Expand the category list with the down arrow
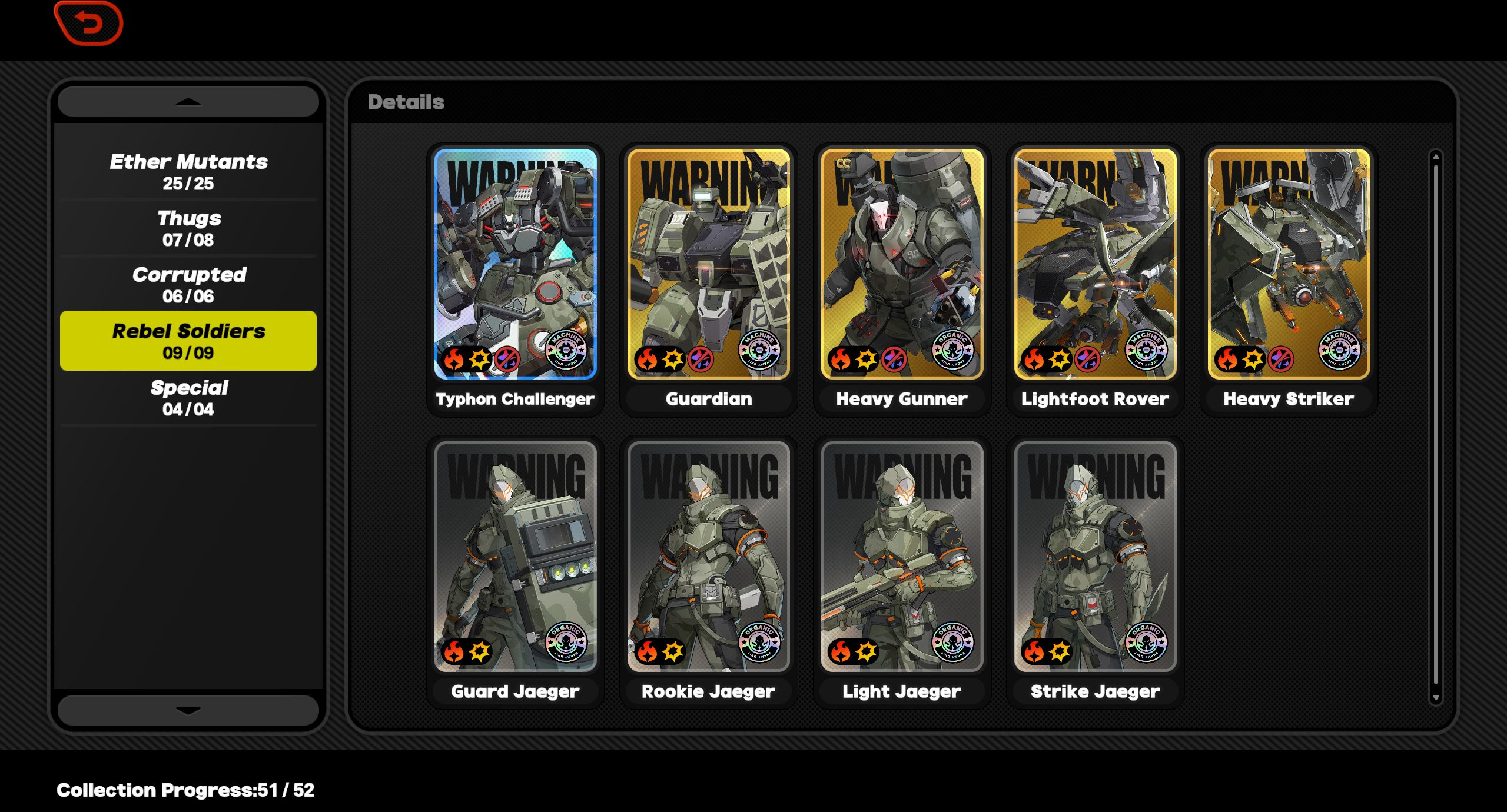This screenshot has height=812, width=1507. pos(187,711)
